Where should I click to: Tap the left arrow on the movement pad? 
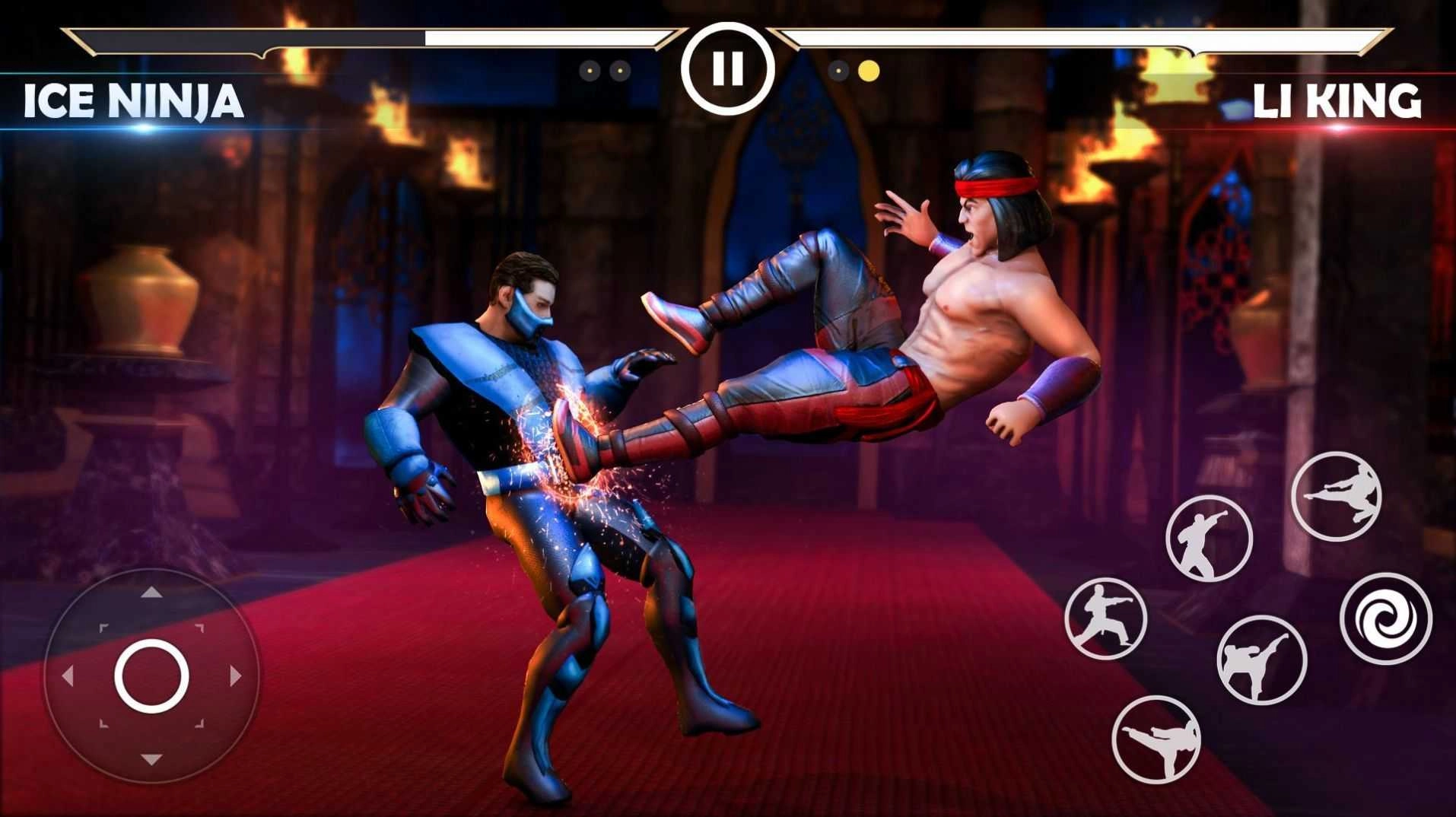pos(67,677)
